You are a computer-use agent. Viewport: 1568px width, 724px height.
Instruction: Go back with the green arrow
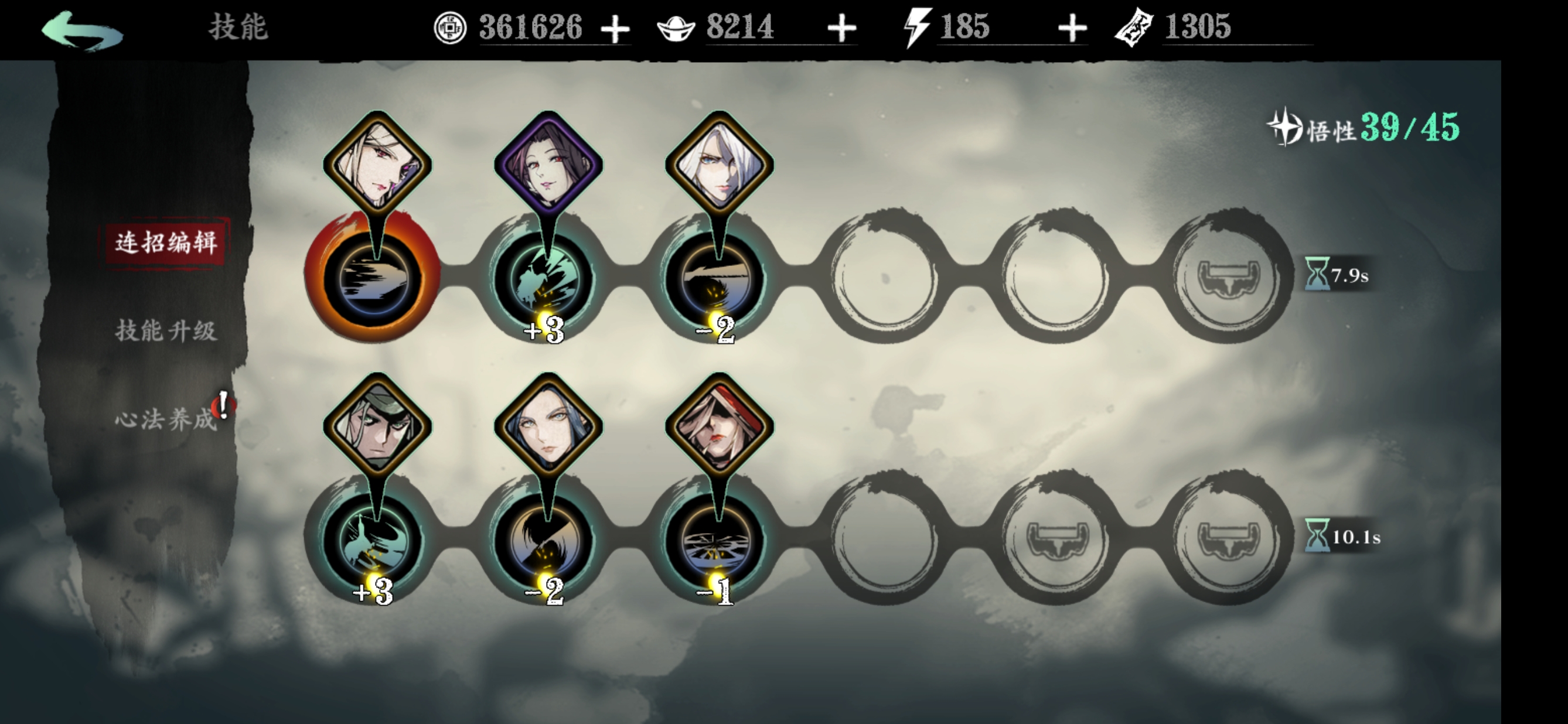(81, 29)
